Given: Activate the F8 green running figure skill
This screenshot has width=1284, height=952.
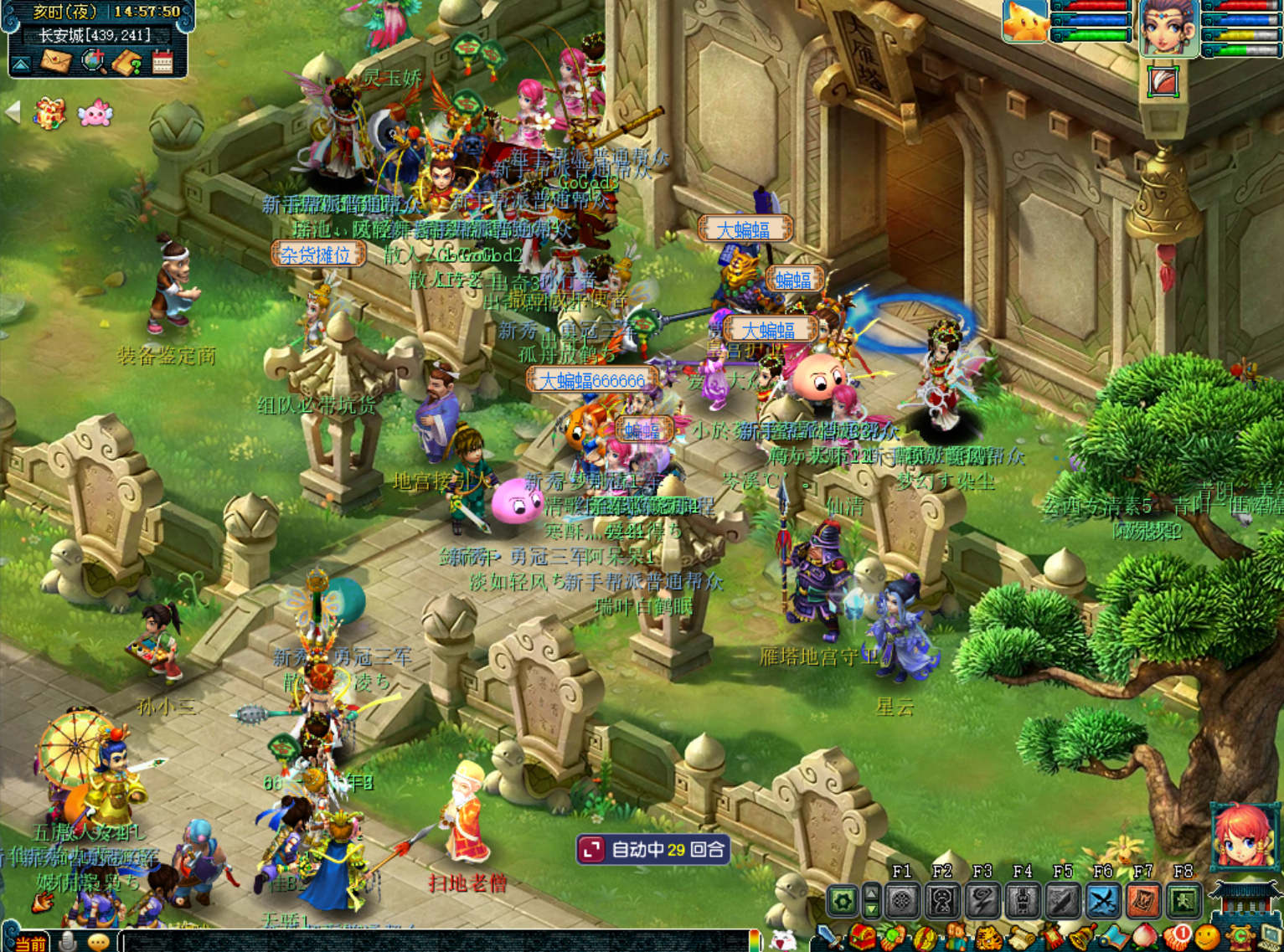Looking at the screenshot, I should pyautogui.click(x=1183, y=902).
